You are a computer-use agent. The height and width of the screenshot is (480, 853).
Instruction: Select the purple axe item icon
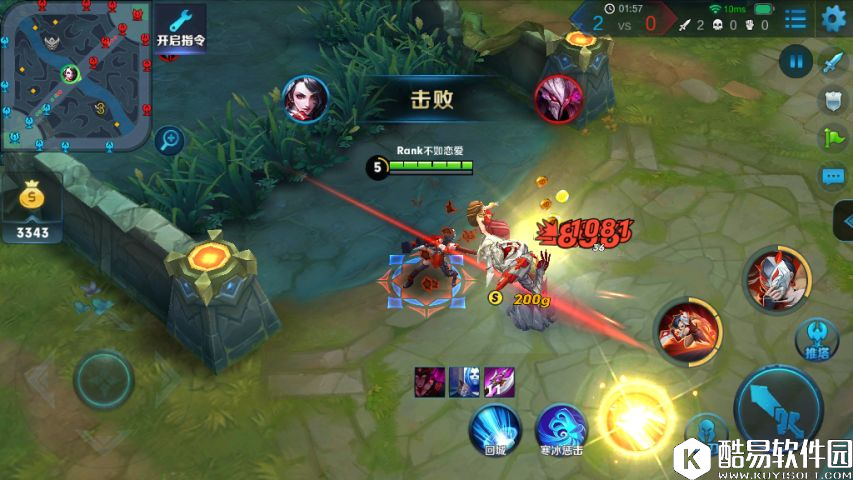click(499, 380)
